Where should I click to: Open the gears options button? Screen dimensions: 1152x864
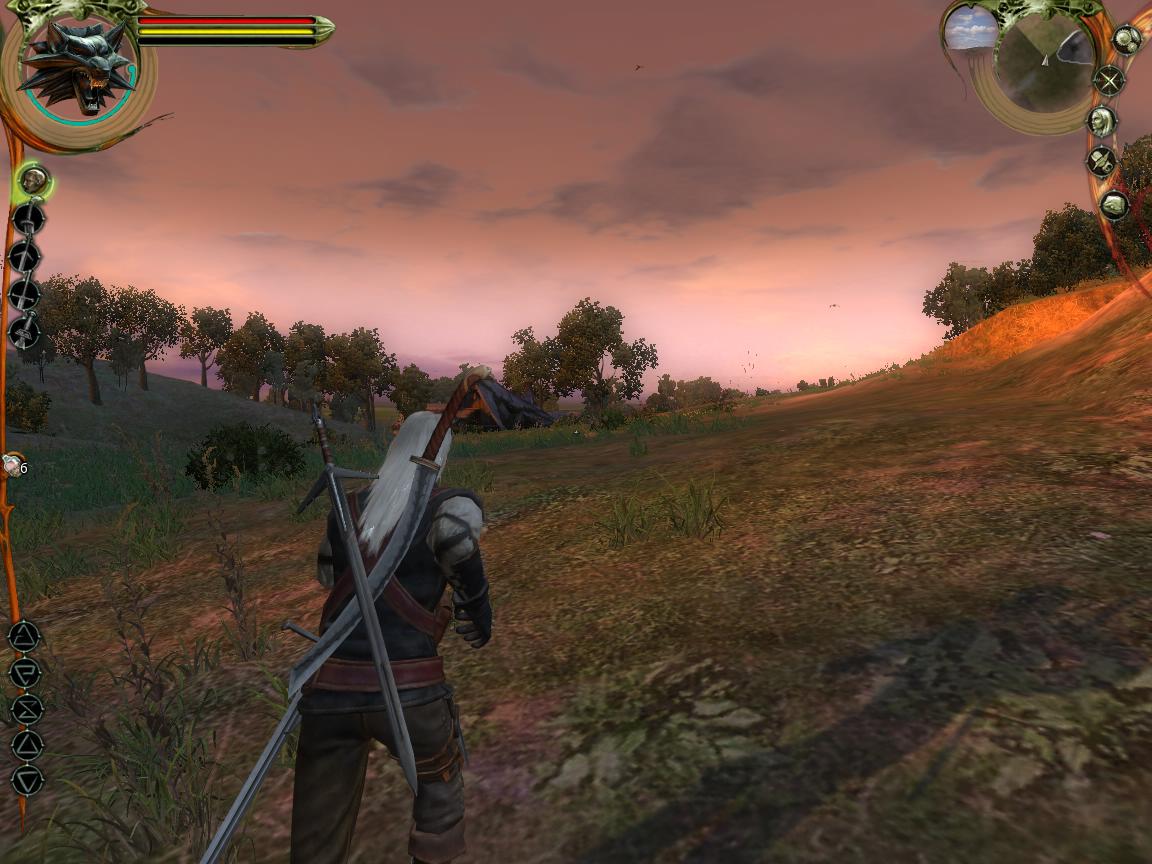[x=1127, y=40]
